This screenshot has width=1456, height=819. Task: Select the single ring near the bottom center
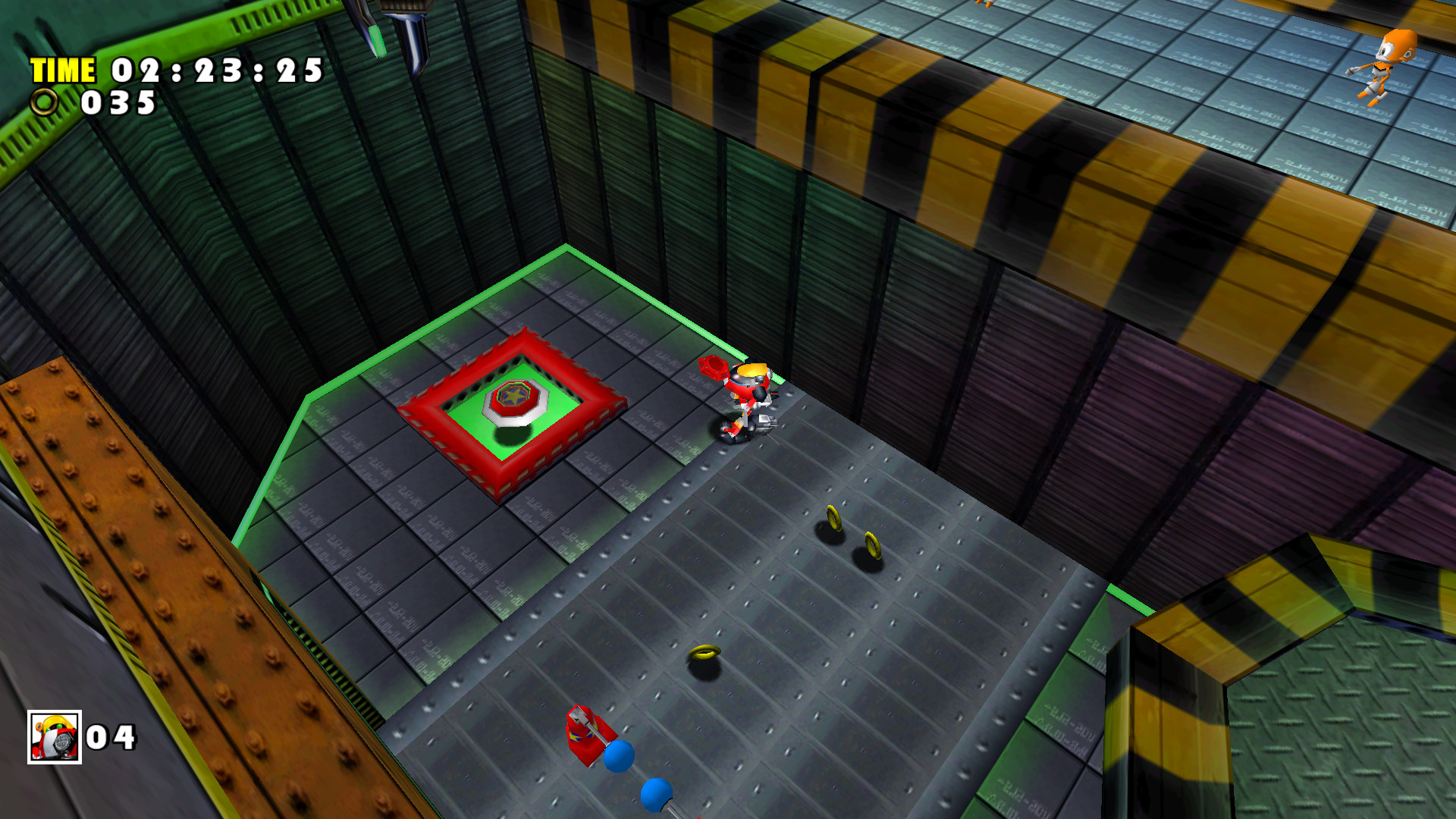pos(707,651)
